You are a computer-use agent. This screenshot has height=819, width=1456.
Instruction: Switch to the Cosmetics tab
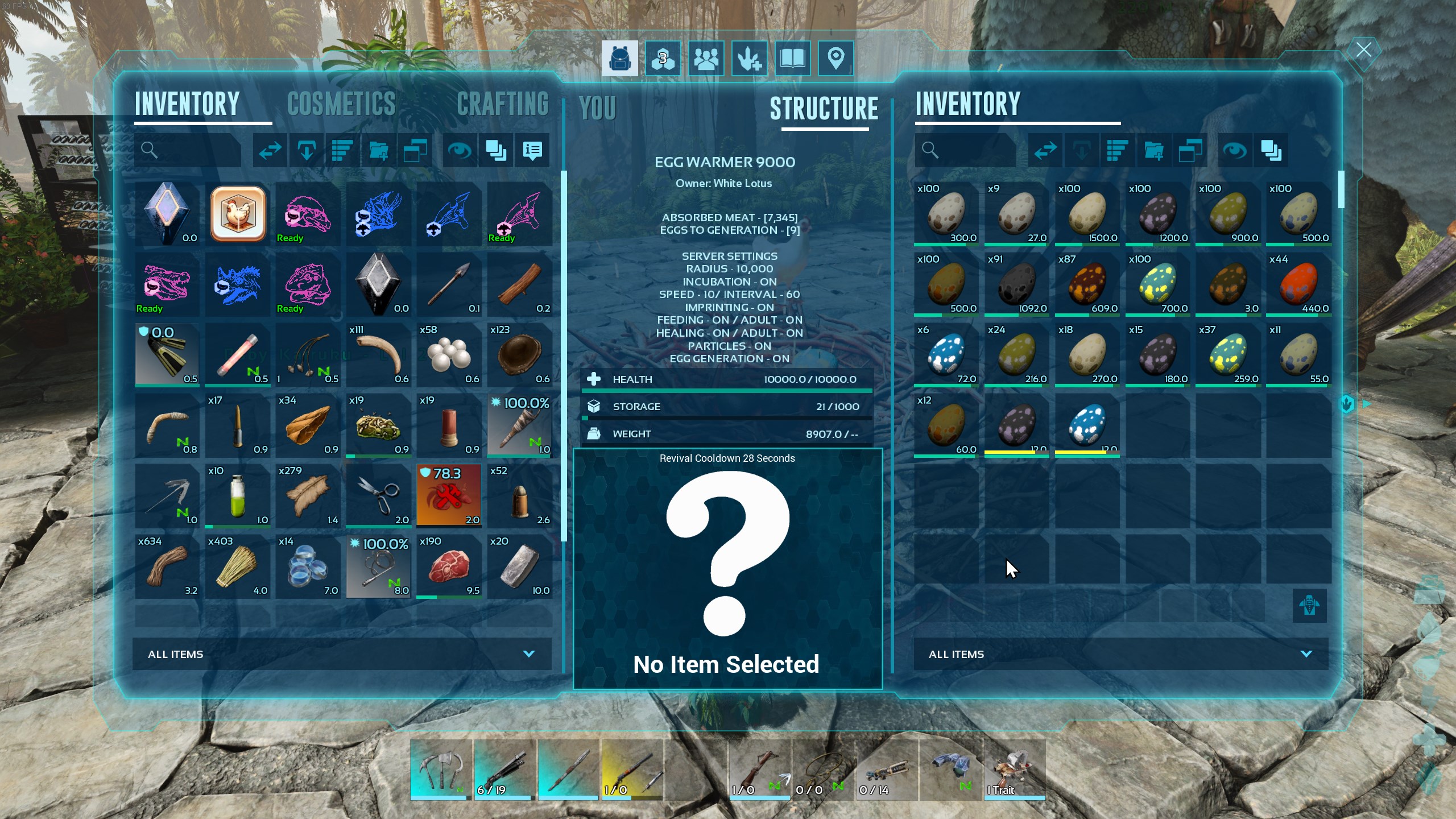point(341,104)
